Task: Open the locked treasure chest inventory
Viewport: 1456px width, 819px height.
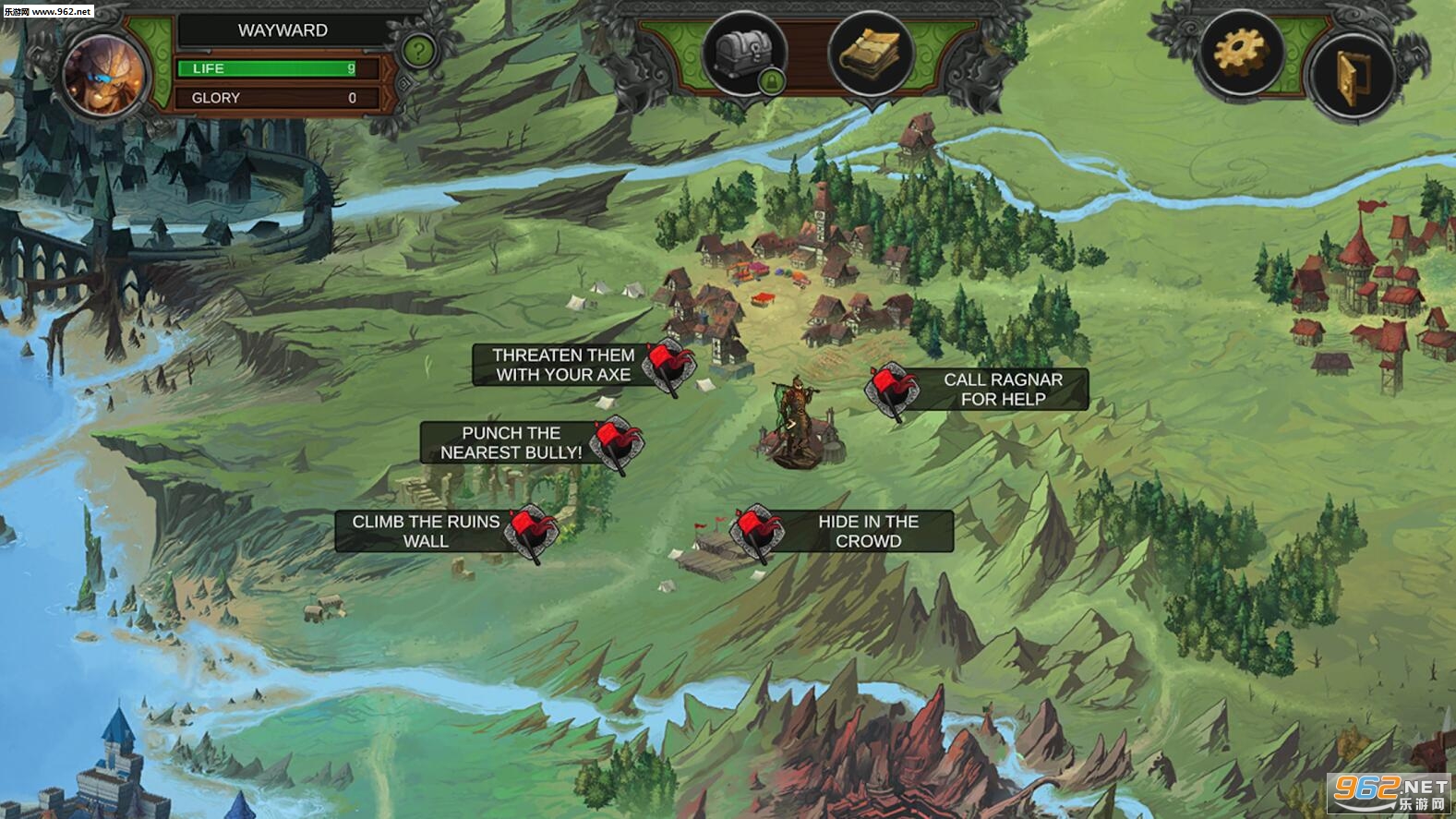Action: [744, 54]
